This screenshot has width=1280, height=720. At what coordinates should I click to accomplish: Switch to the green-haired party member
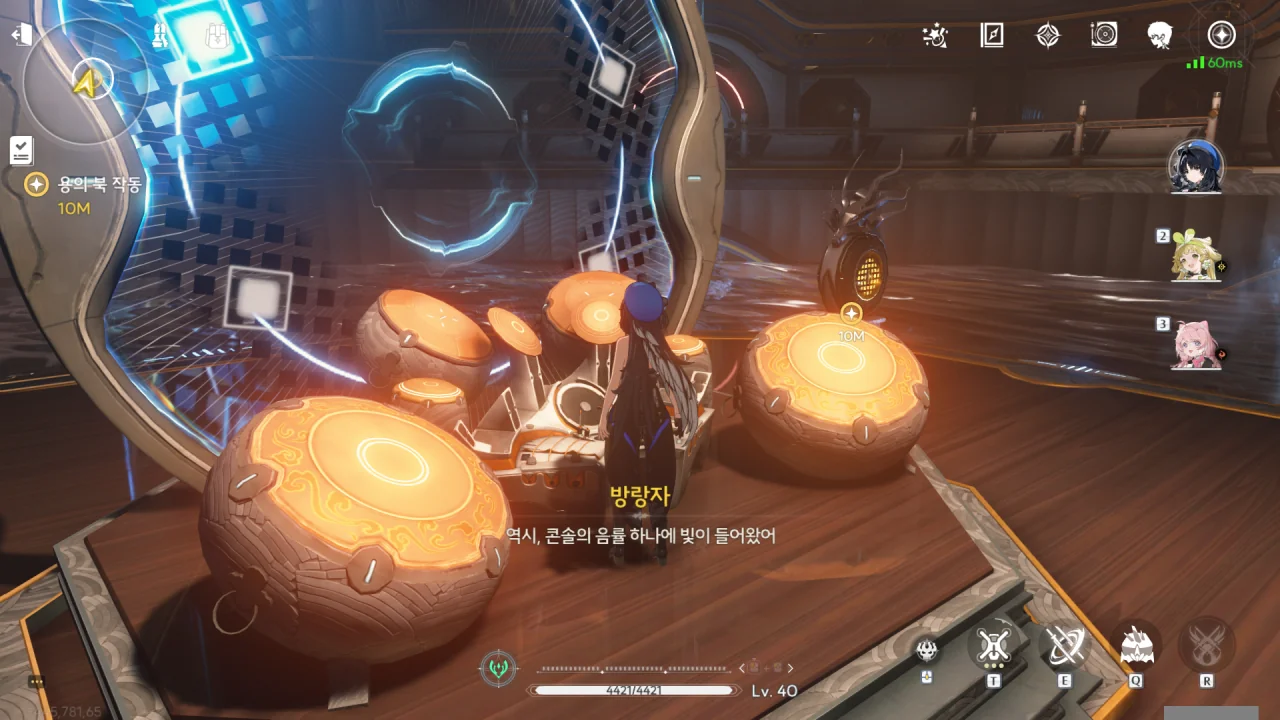(x=1196, y=258)
